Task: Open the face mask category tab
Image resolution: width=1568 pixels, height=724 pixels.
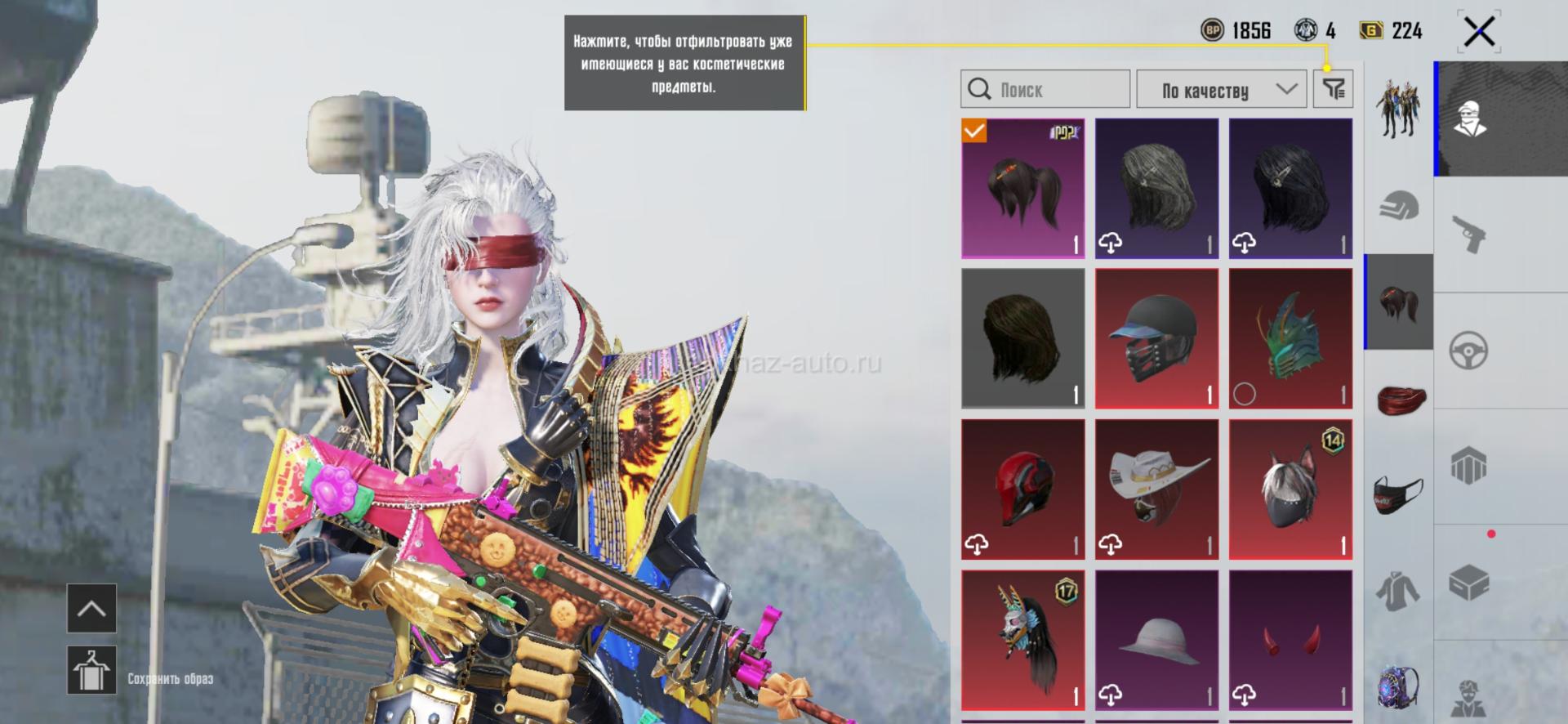Action: [x=1399, y=494]
